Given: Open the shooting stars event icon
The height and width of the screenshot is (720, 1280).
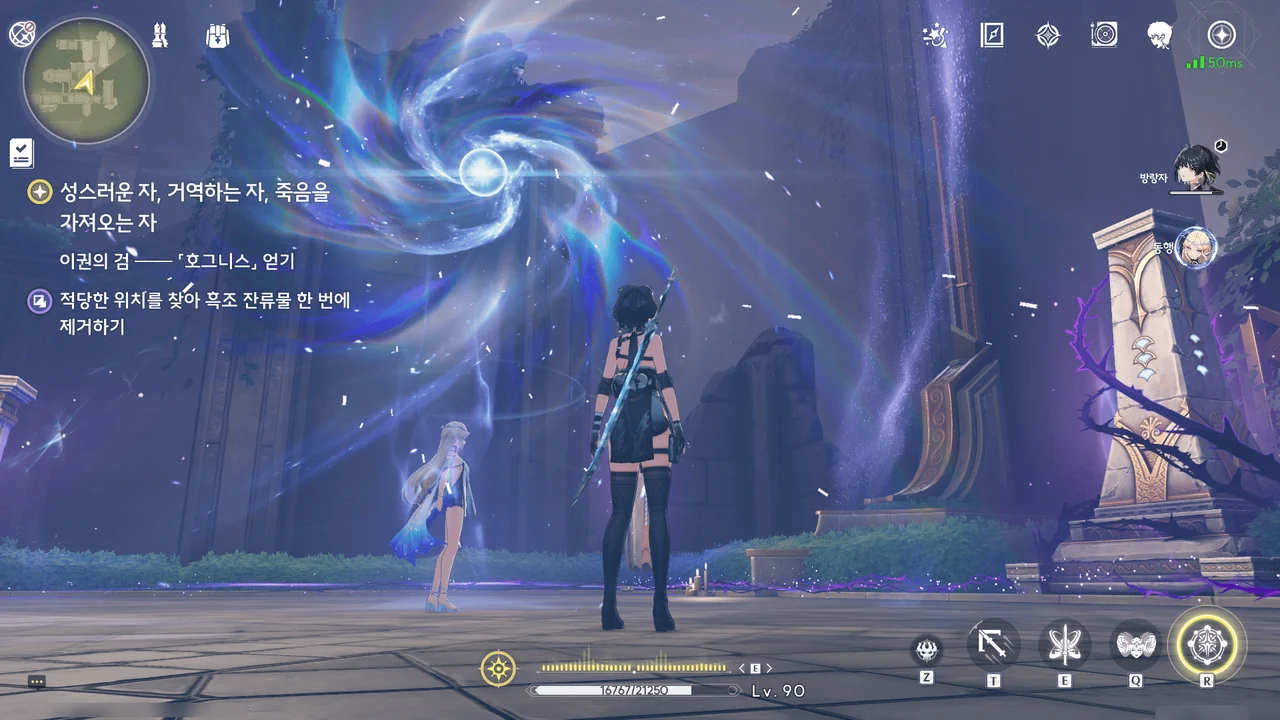Looking at the screenshot, I should pyautogui.click(x=936, y=36).
